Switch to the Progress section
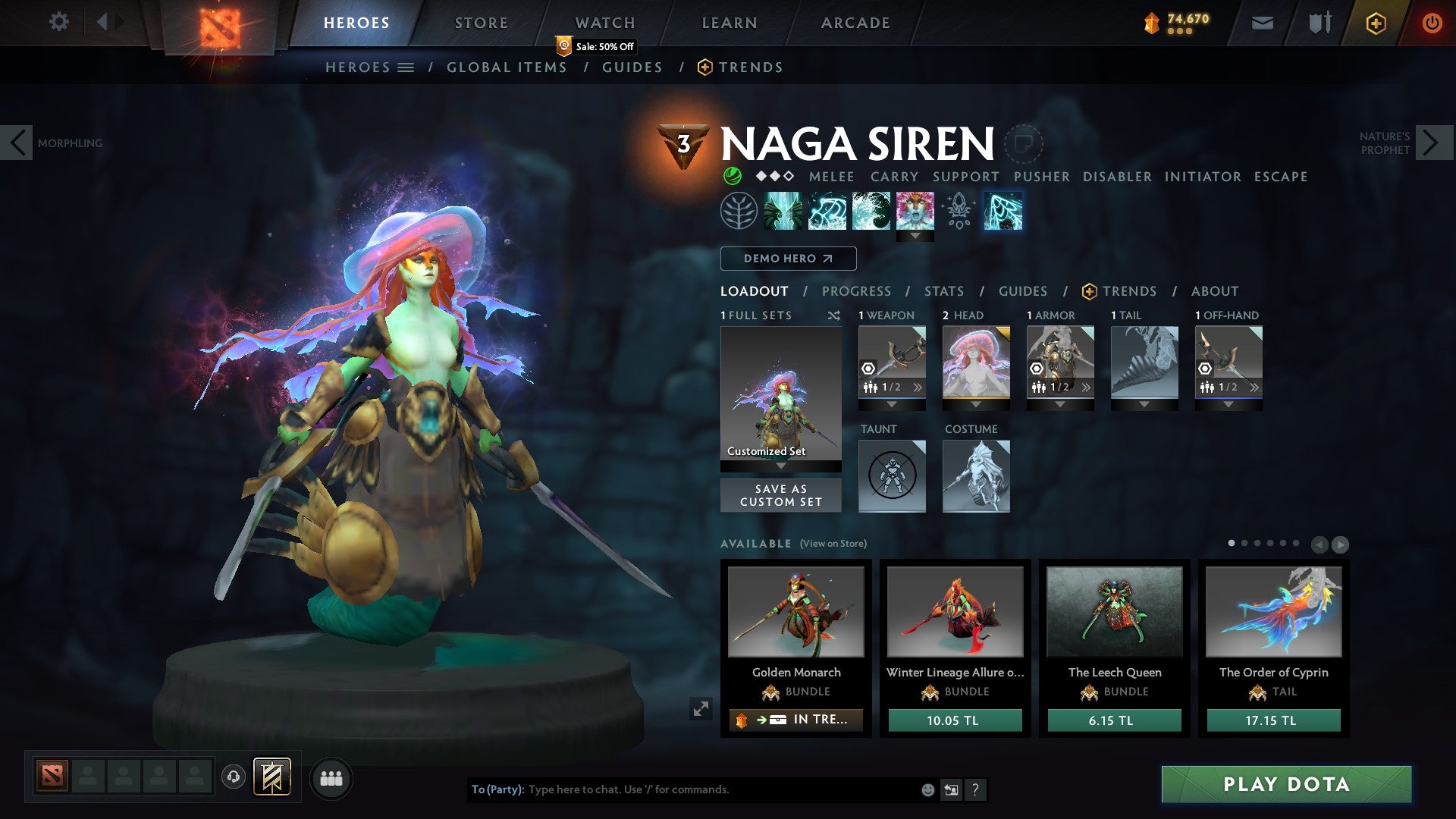Screen dimensions: 1456x819 (856, 291)
